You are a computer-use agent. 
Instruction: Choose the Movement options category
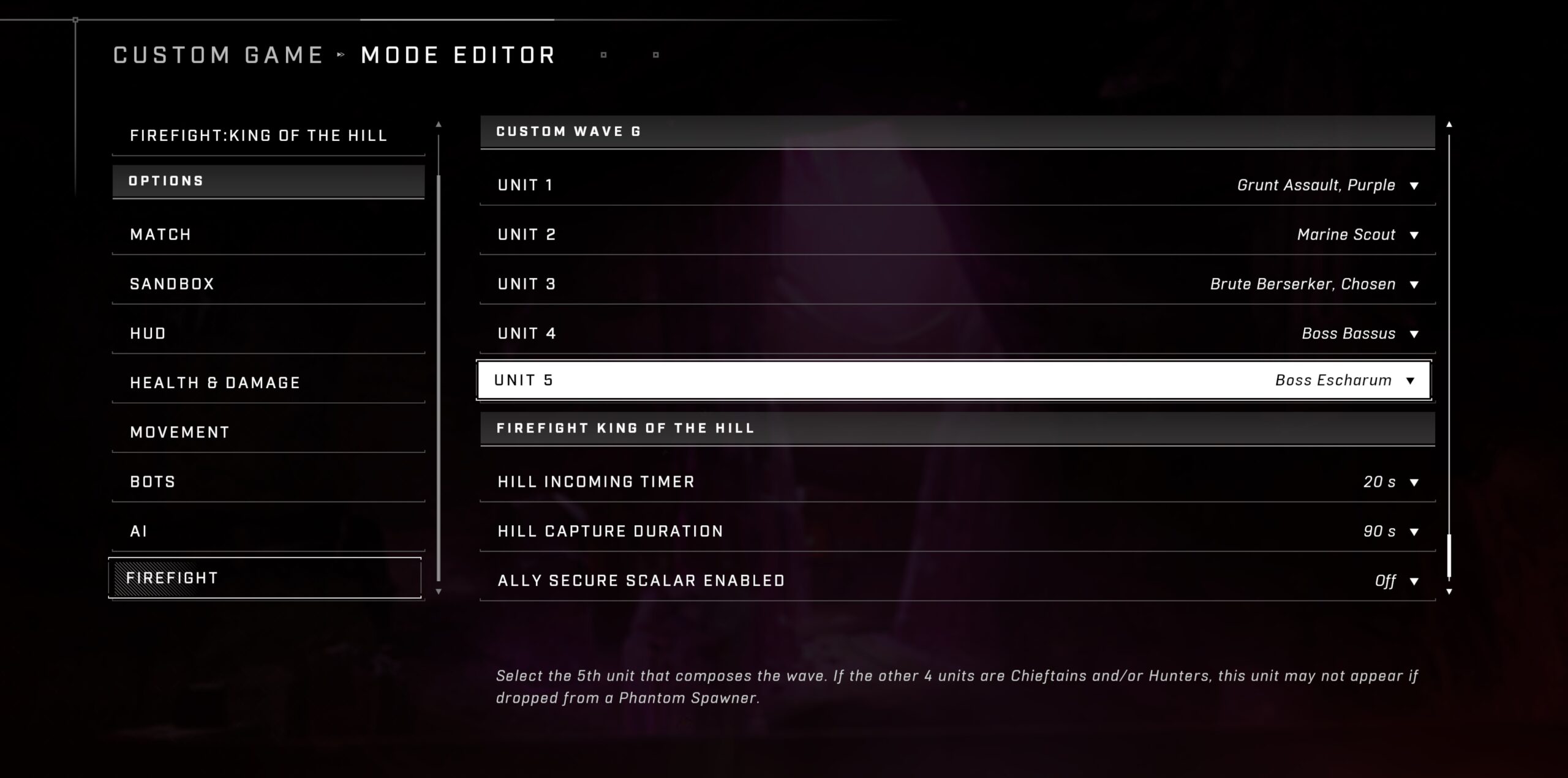click(x=268, y=433)
